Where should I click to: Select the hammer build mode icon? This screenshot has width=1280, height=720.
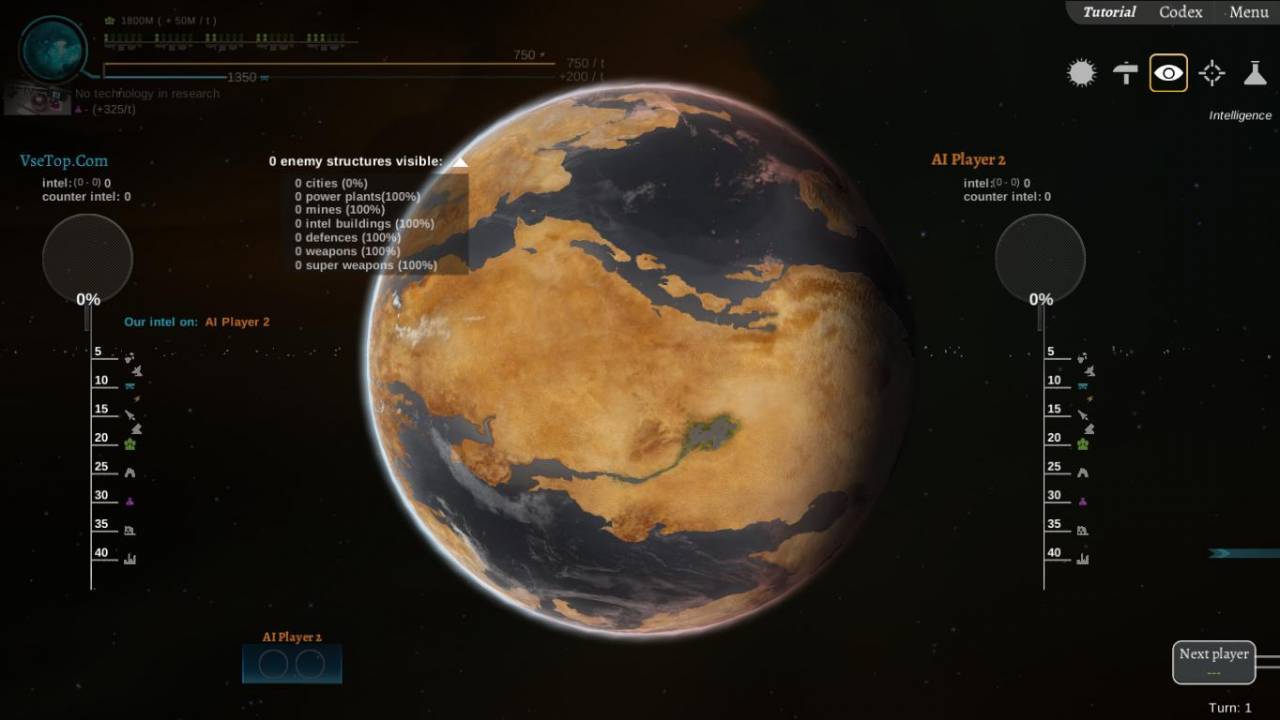point(1125,73)
